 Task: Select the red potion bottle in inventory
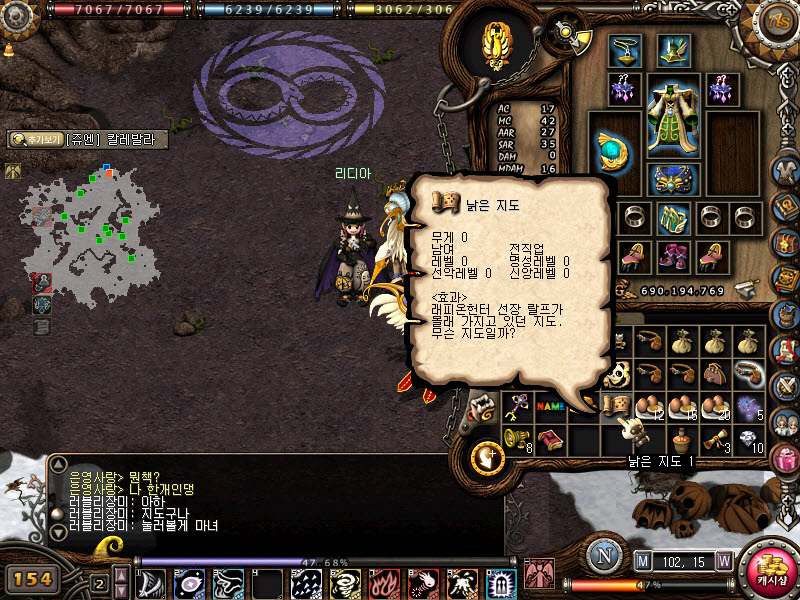point(683,439)
